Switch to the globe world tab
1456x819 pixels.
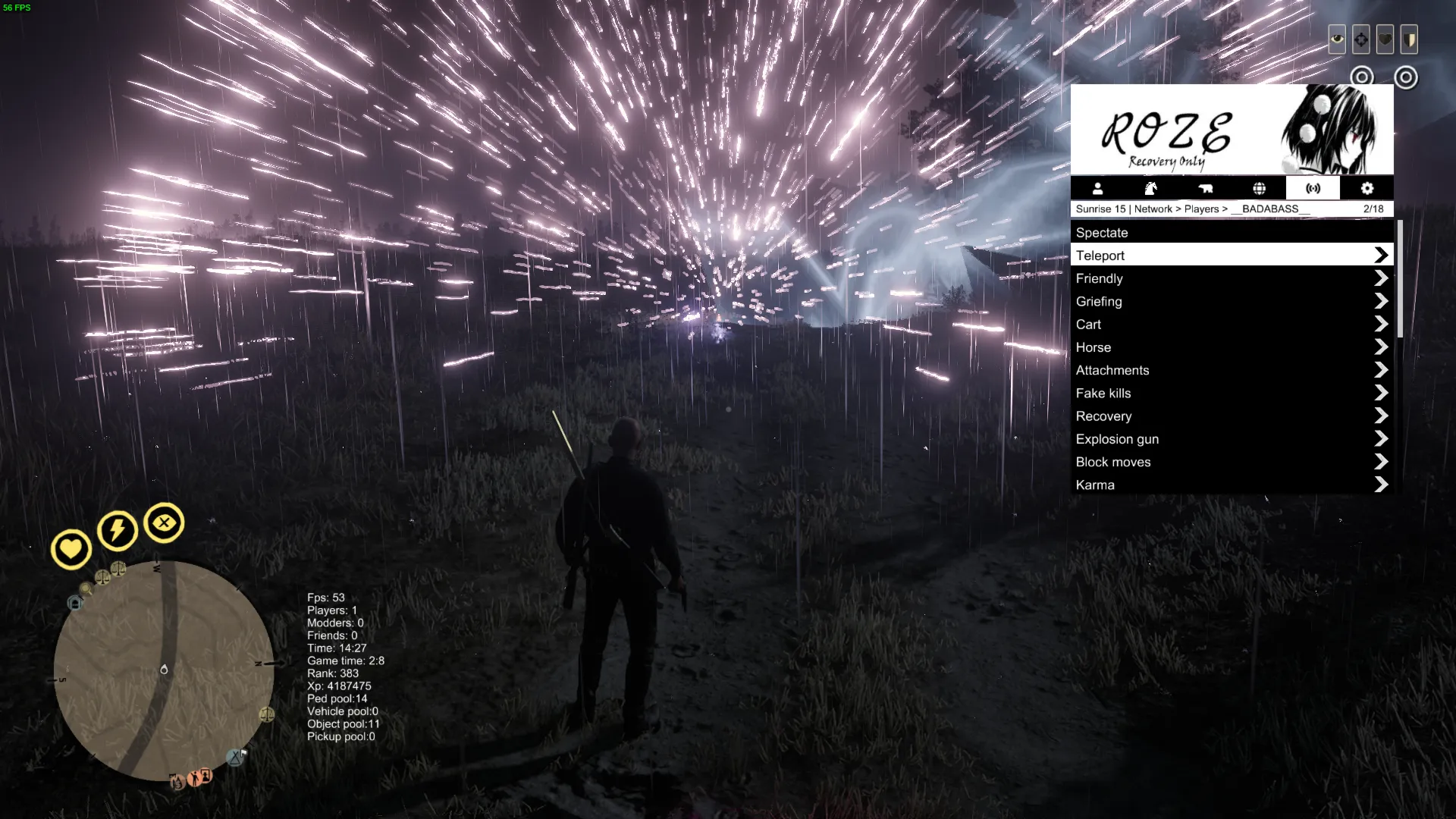tap(1259, 188)
